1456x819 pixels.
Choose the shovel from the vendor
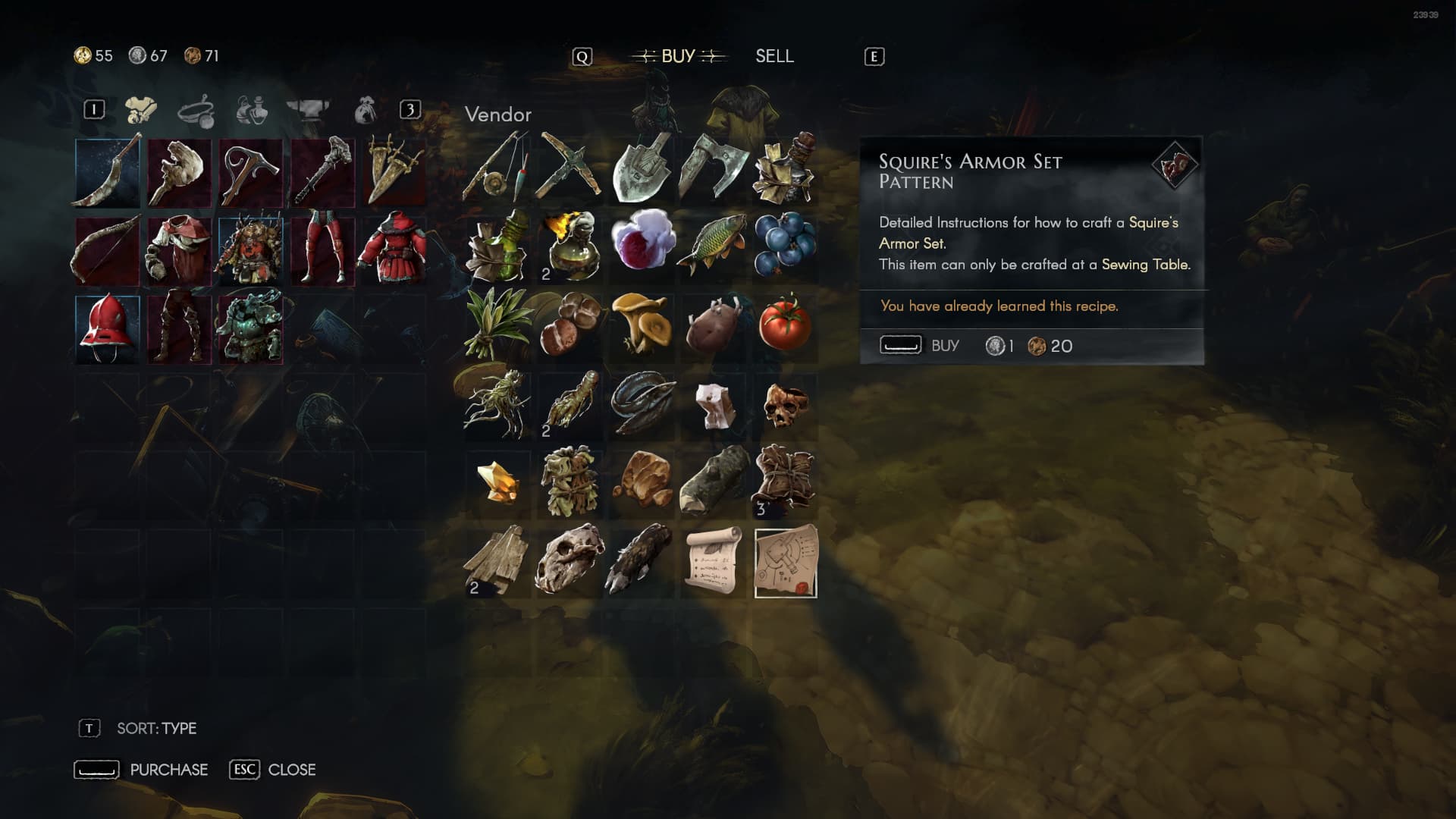click(642, 169)
